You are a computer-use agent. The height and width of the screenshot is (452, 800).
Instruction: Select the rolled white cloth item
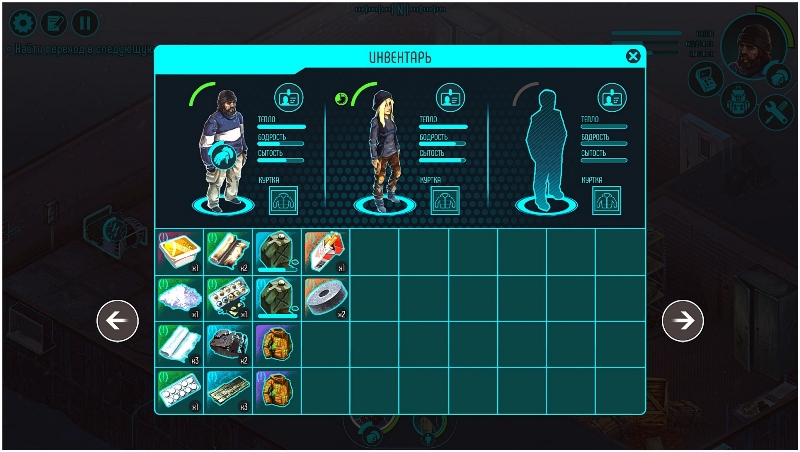(x=179, y=345)
